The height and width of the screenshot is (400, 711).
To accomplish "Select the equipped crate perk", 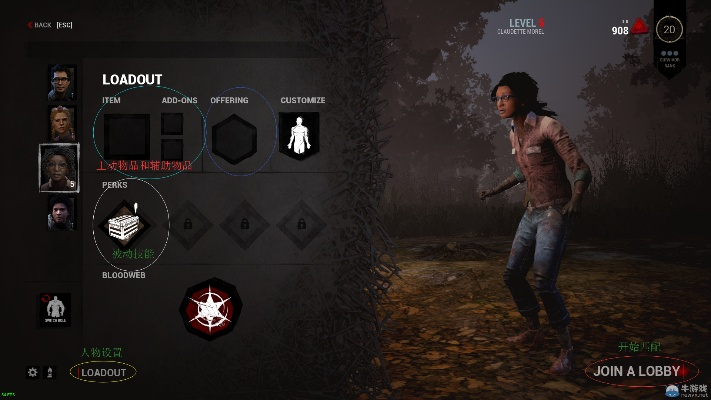I will tap(127, 225).
